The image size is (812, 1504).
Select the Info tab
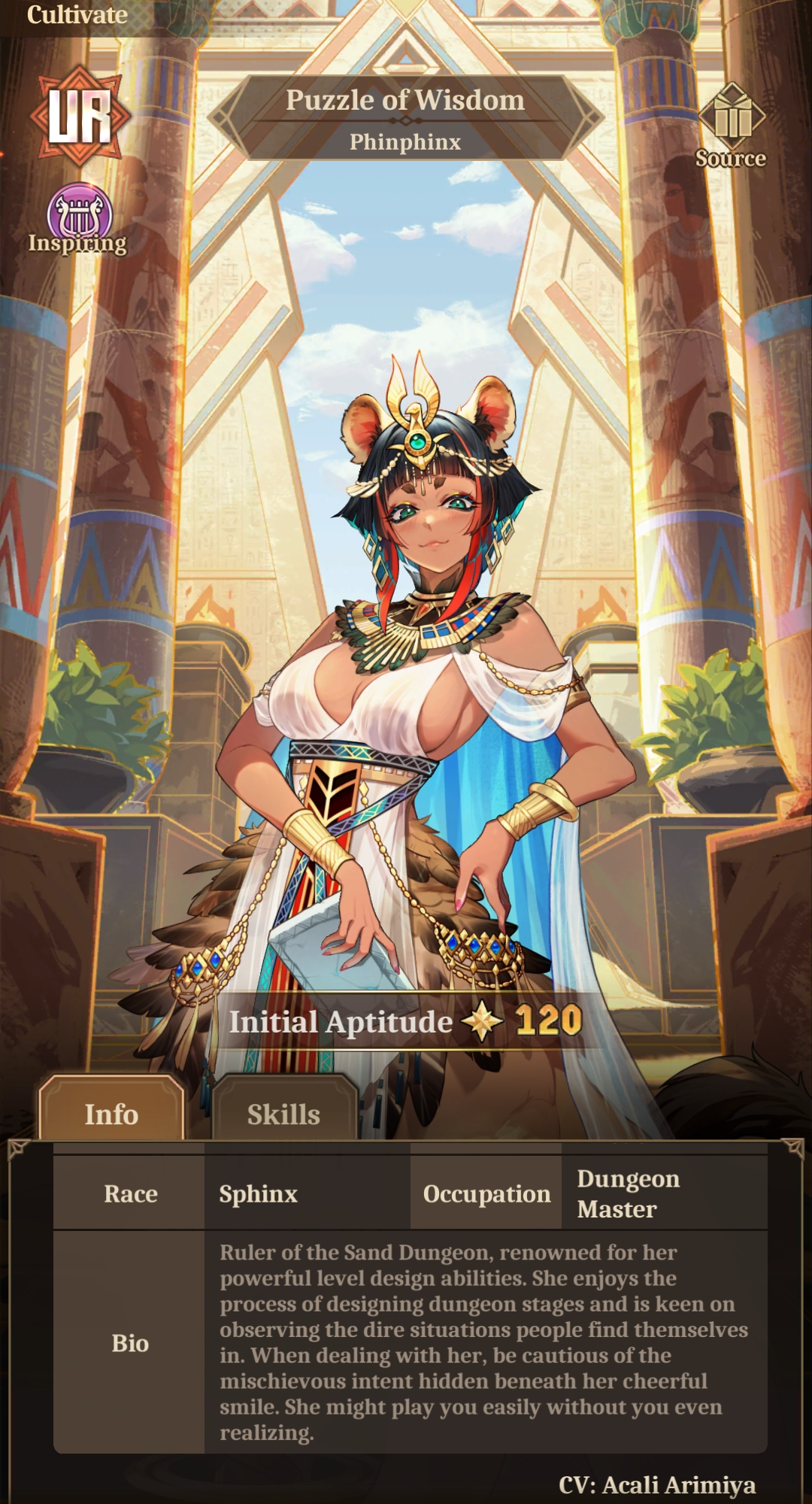[x=111, y=1113]
